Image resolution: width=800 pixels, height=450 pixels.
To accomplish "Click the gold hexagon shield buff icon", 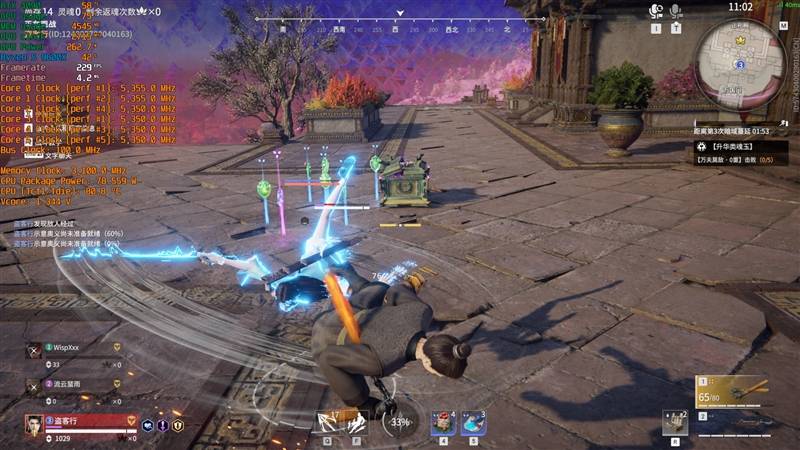I will [x=178, y=425].
